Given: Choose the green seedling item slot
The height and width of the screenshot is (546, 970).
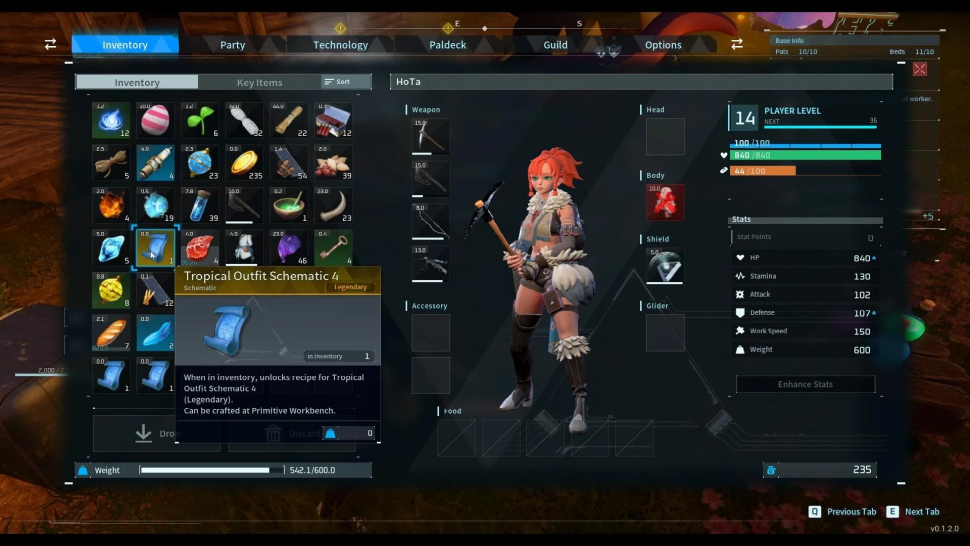Looking at the screenshot, I should tap(200, 120).
